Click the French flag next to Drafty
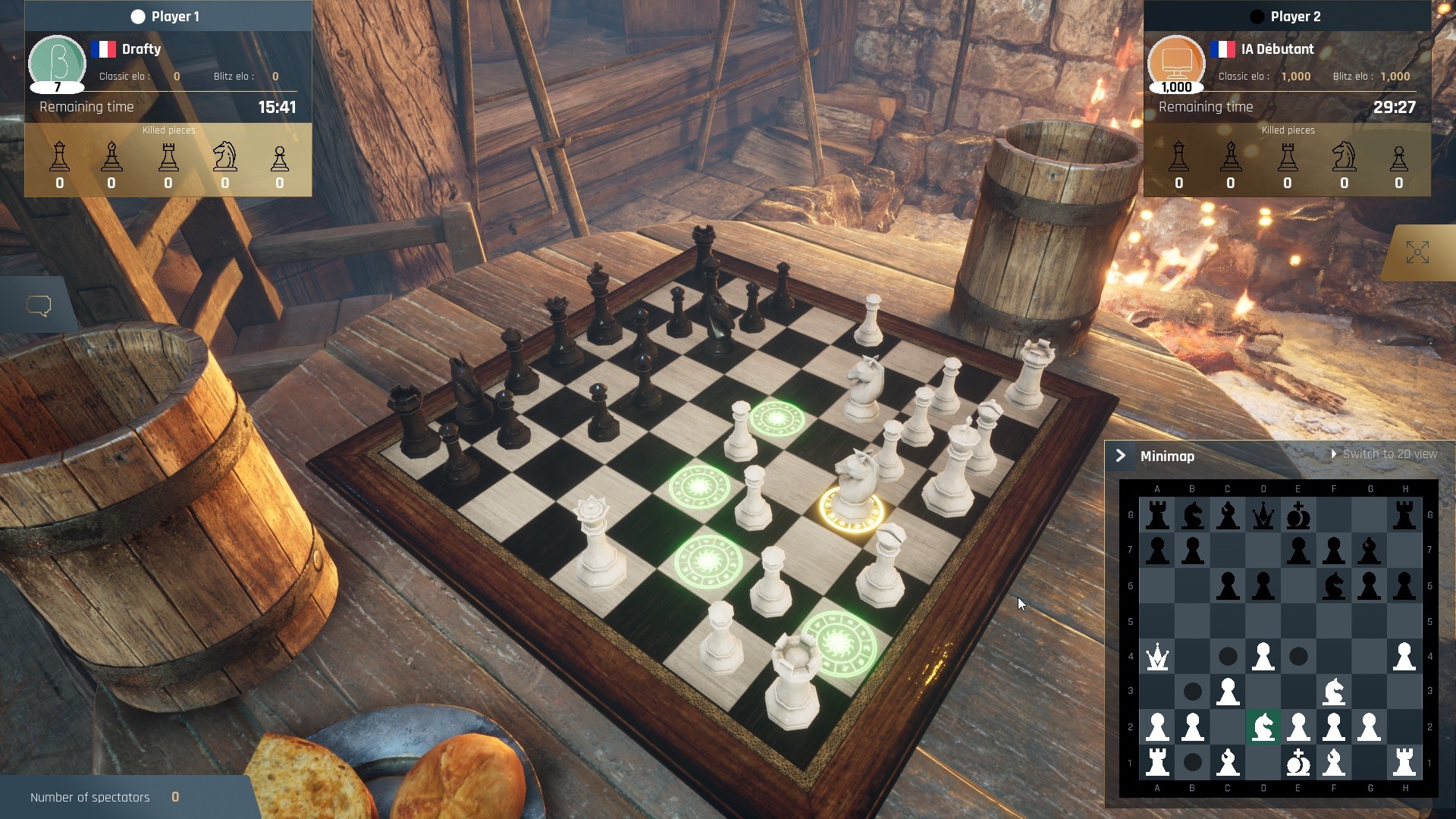The image size is (1456, 819). pos(105,49)
